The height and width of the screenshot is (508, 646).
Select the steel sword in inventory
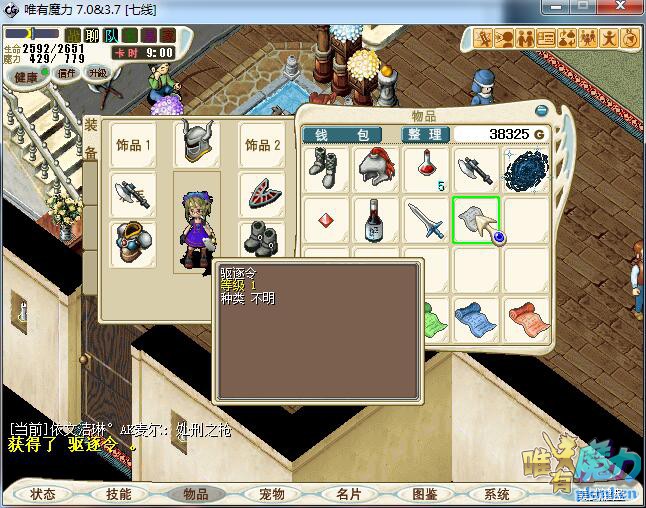coord(427,219)
